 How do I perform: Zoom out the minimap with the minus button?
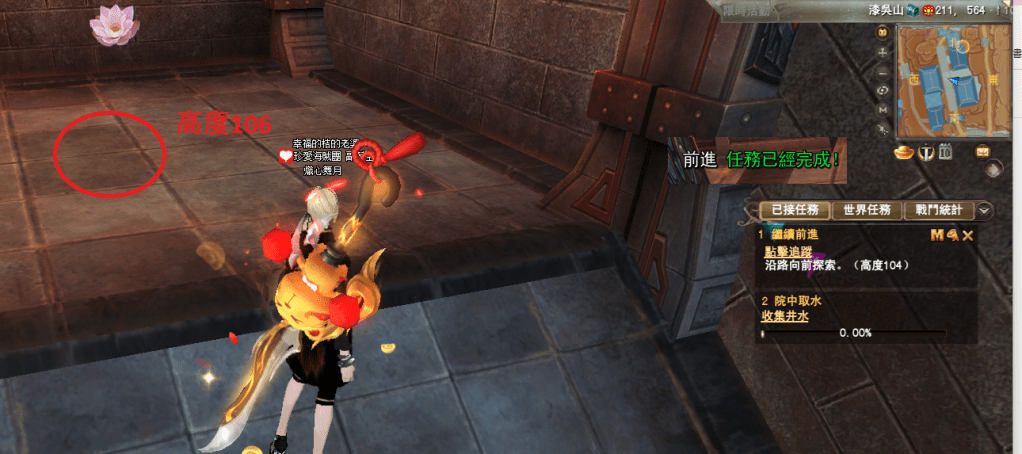tap(883, 72)
